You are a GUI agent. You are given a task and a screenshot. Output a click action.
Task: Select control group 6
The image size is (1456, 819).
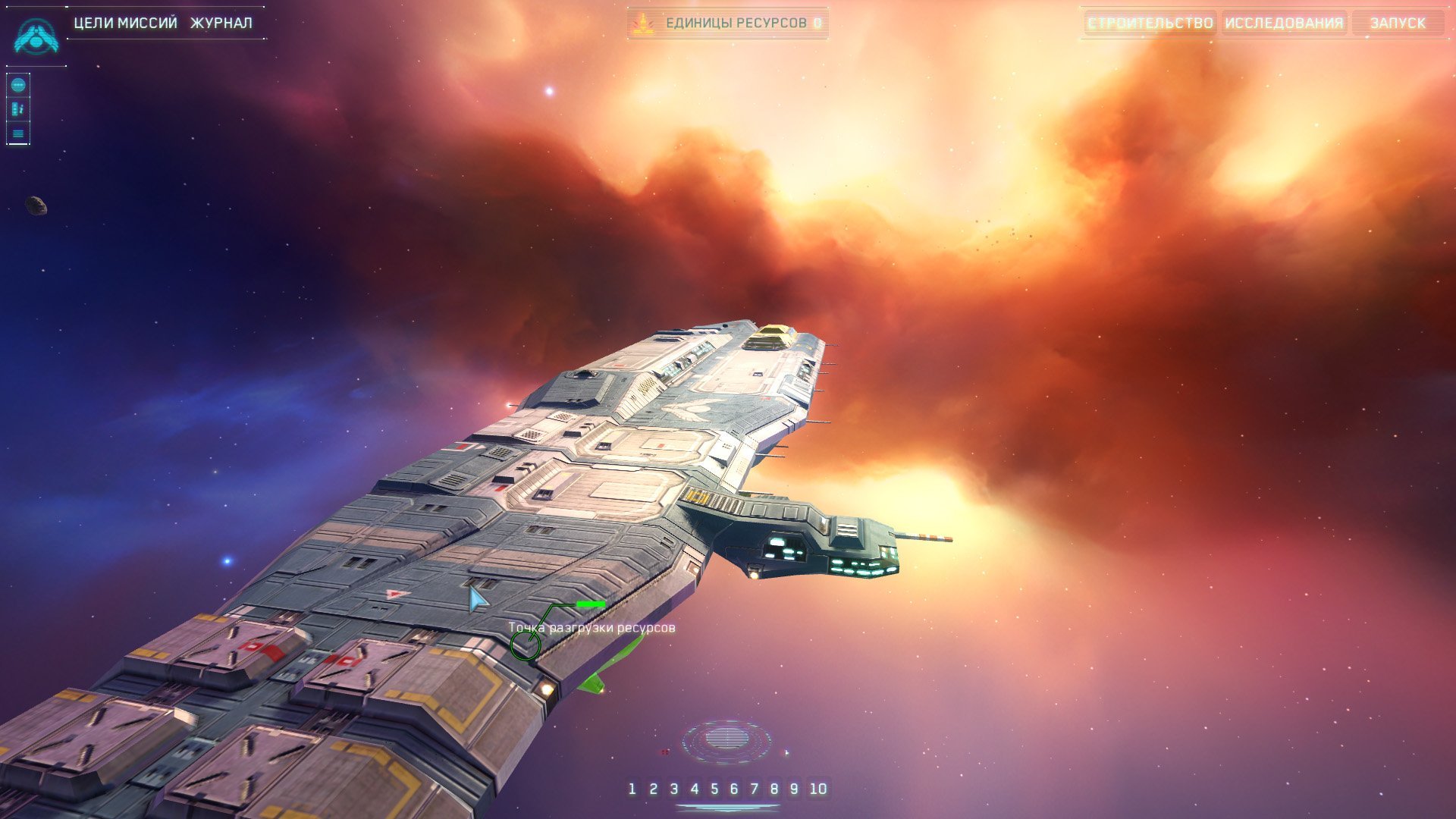[x=734, y=789]
